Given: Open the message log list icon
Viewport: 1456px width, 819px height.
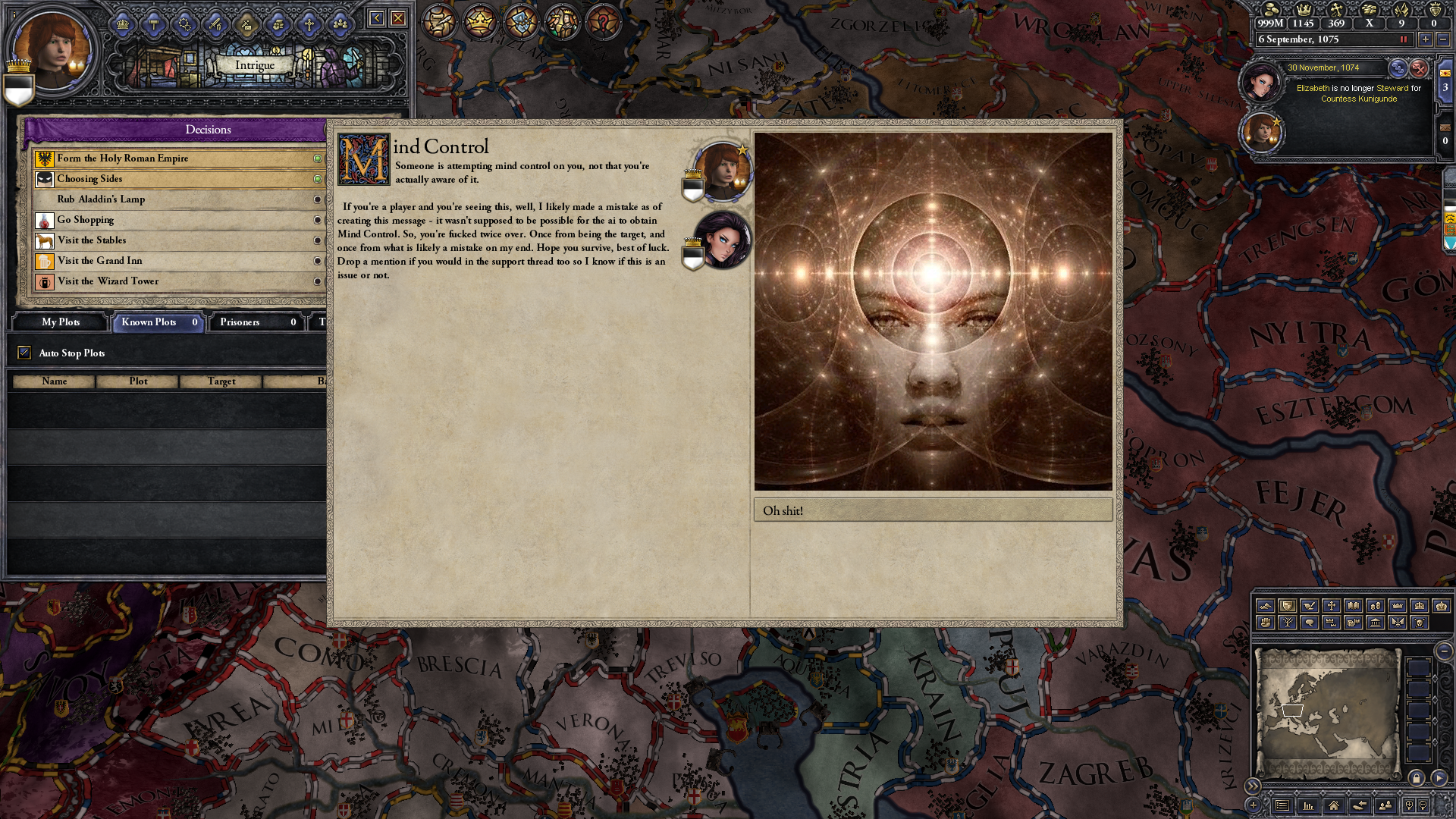Looking at the screenshot, I should (x=1282, y=805).
